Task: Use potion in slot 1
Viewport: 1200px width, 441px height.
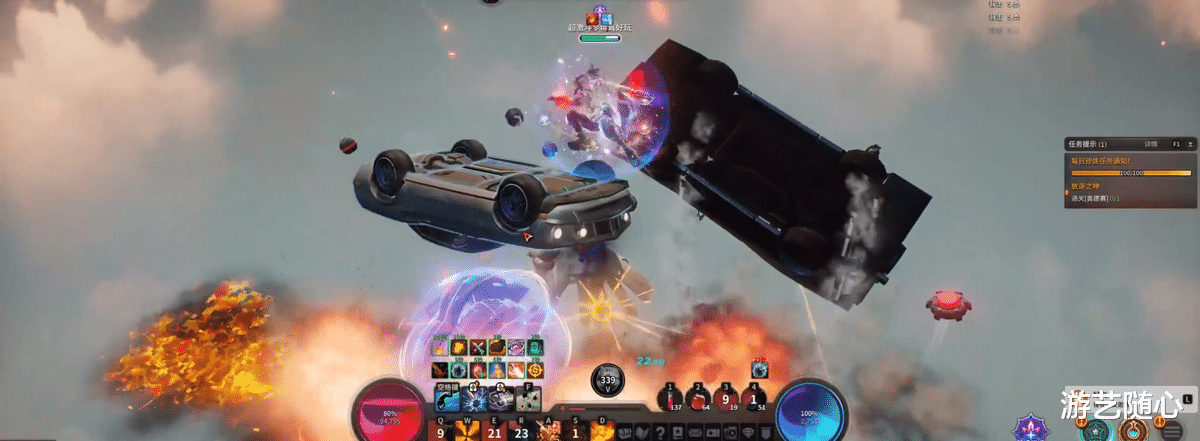Action: click(671, 399)
